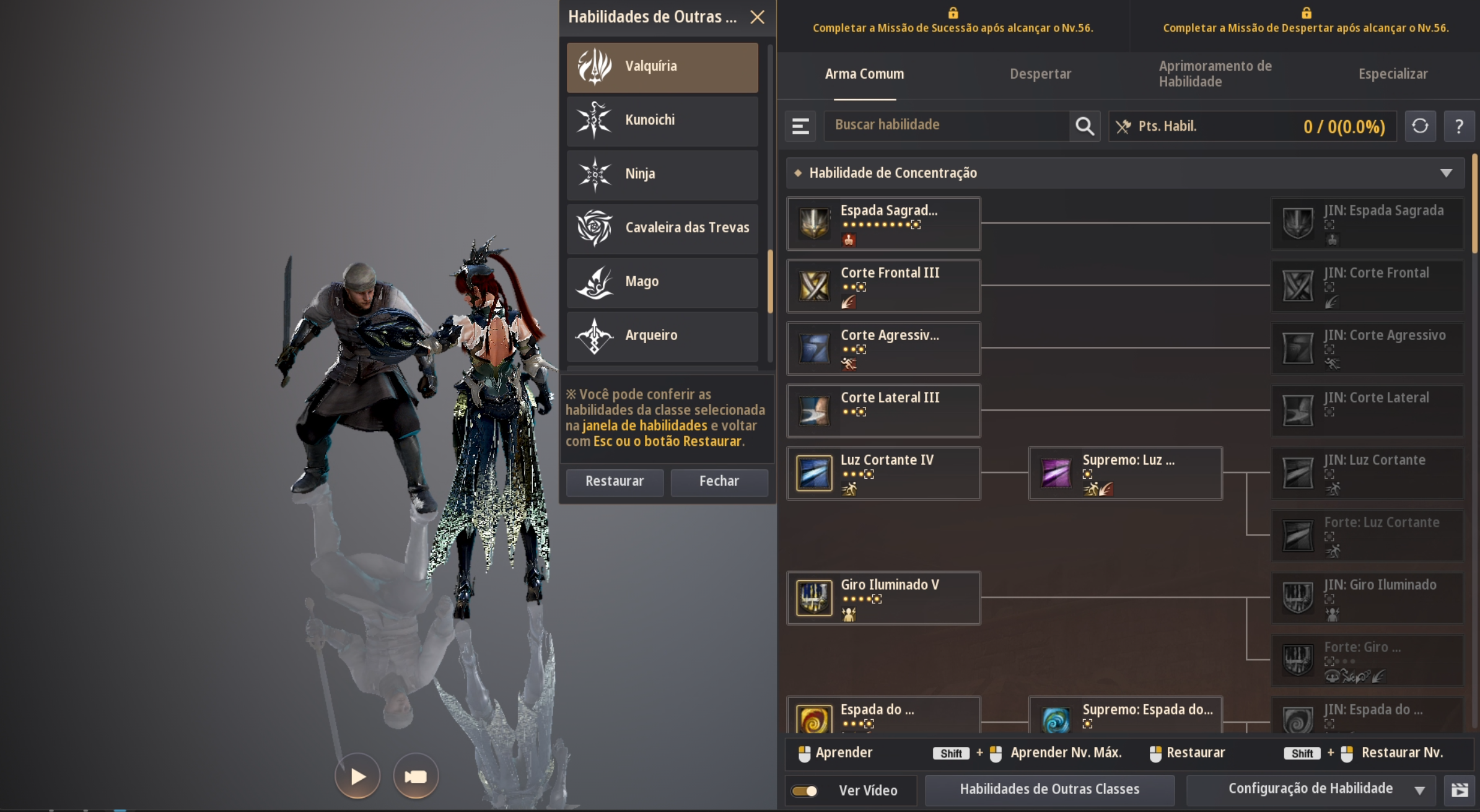Open the question mark help button
Screen dimensions: 1480x812
point(1459,126)
